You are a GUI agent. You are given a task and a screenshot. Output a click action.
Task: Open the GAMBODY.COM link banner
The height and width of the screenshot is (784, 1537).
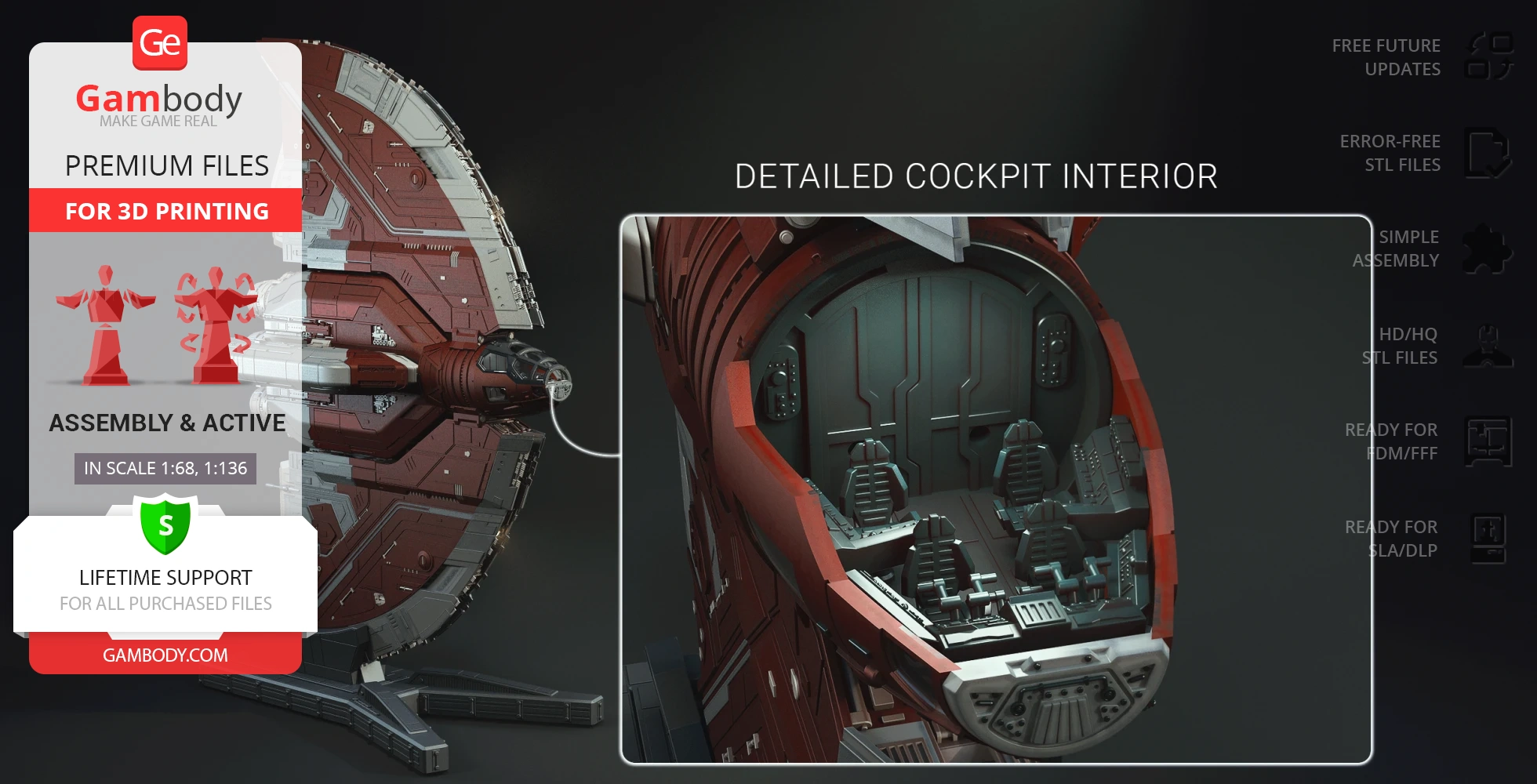click(165, 655)
